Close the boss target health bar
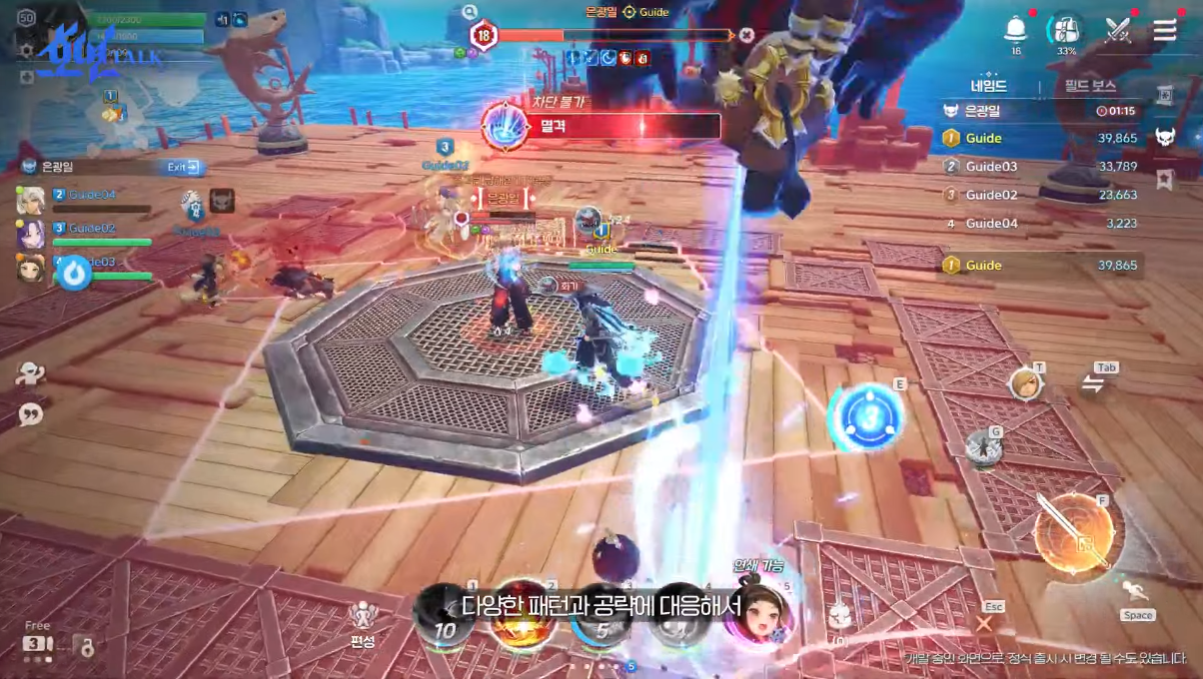Screen dimensions: 1203x679 (x=747, y=36)
